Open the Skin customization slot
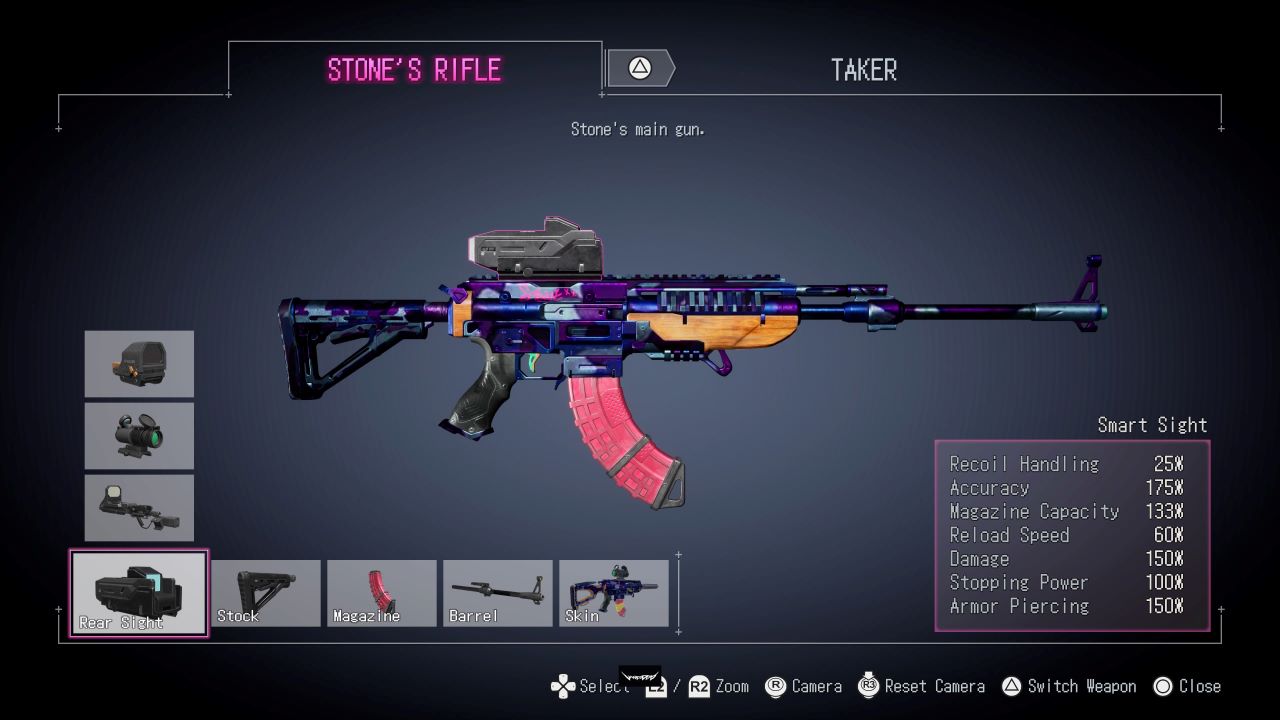 tap(613, 592)
